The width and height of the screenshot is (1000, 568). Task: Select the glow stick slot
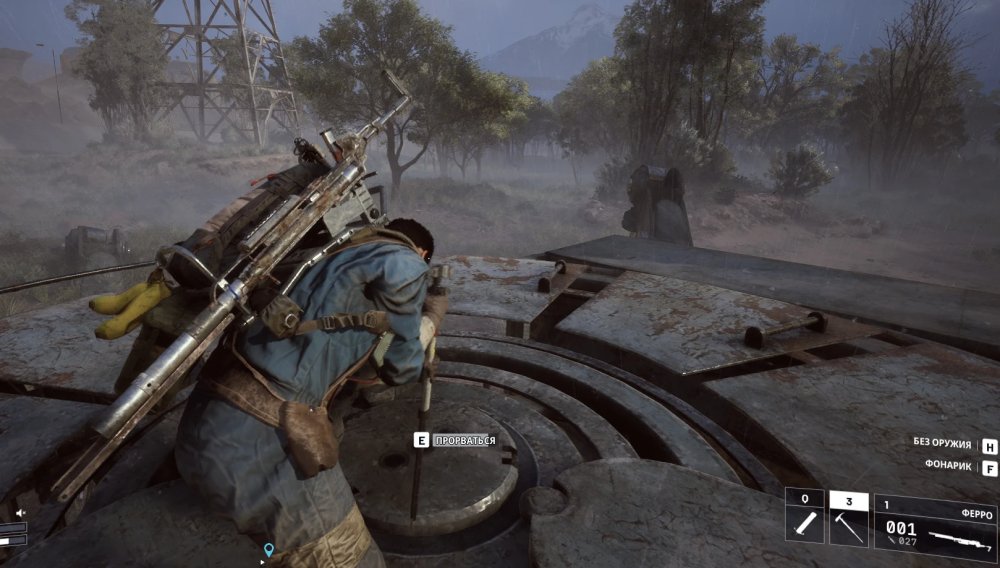(804, 519)
